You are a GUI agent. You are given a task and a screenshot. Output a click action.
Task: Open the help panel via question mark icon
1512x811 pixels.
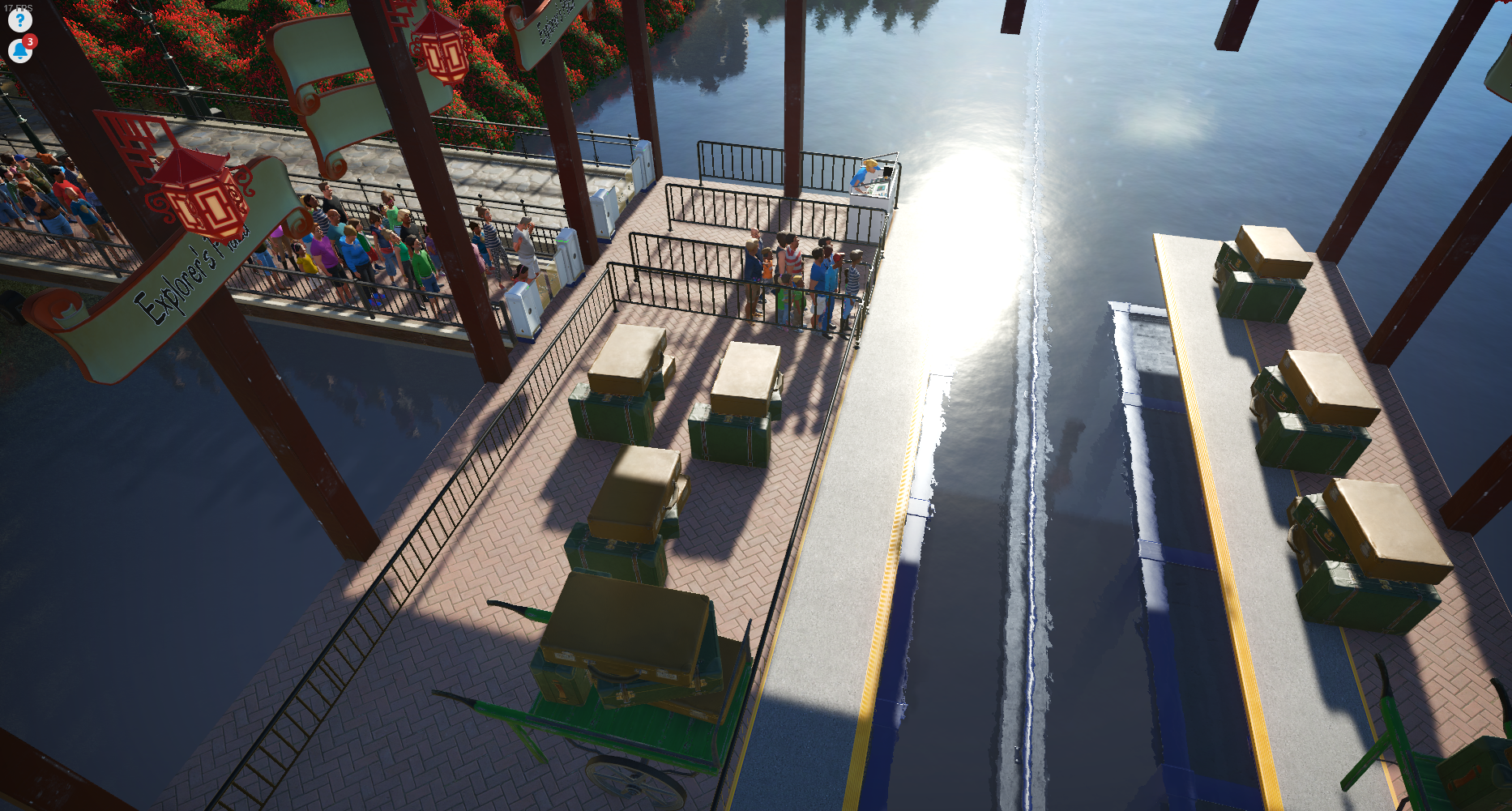click(19, 20)
